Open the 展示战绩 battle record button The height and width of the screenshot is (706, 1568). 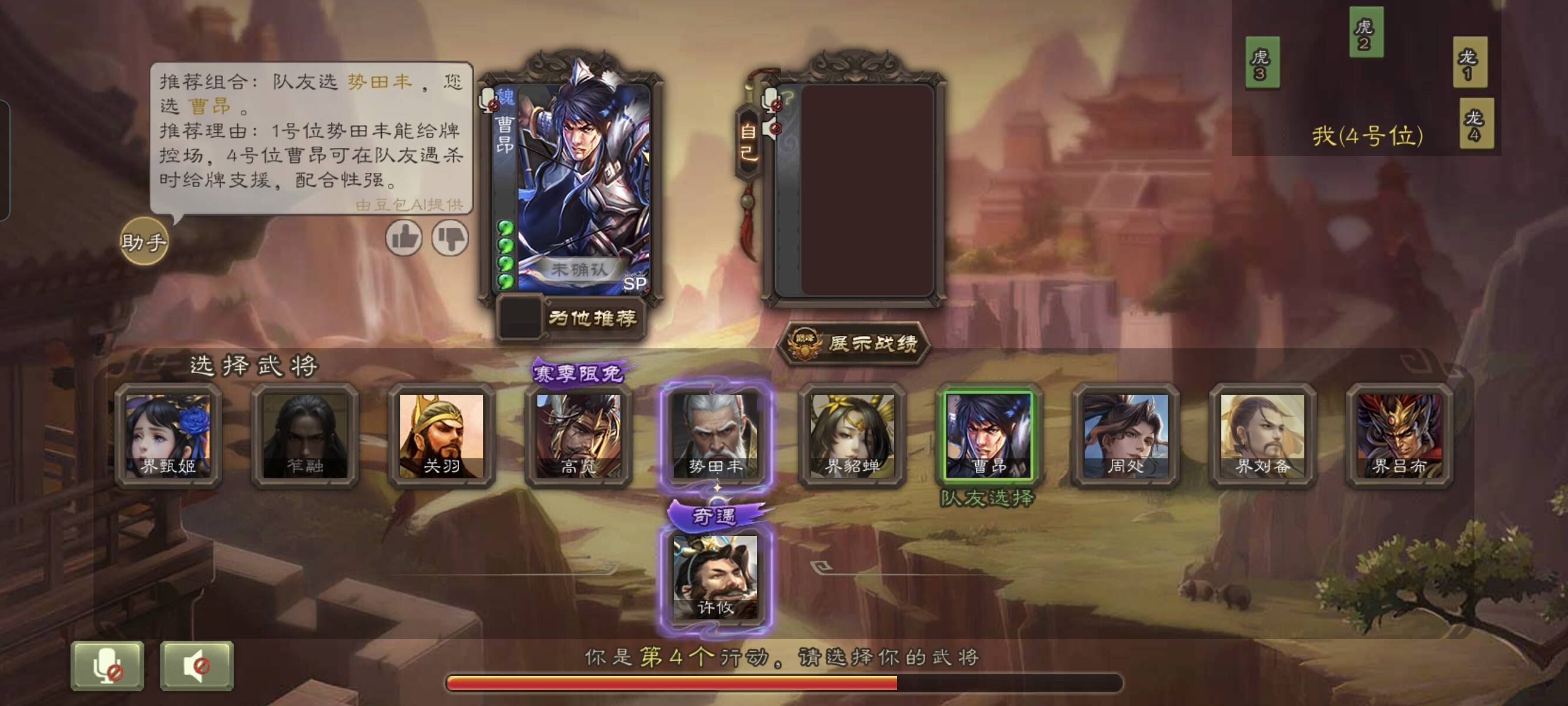855,344
